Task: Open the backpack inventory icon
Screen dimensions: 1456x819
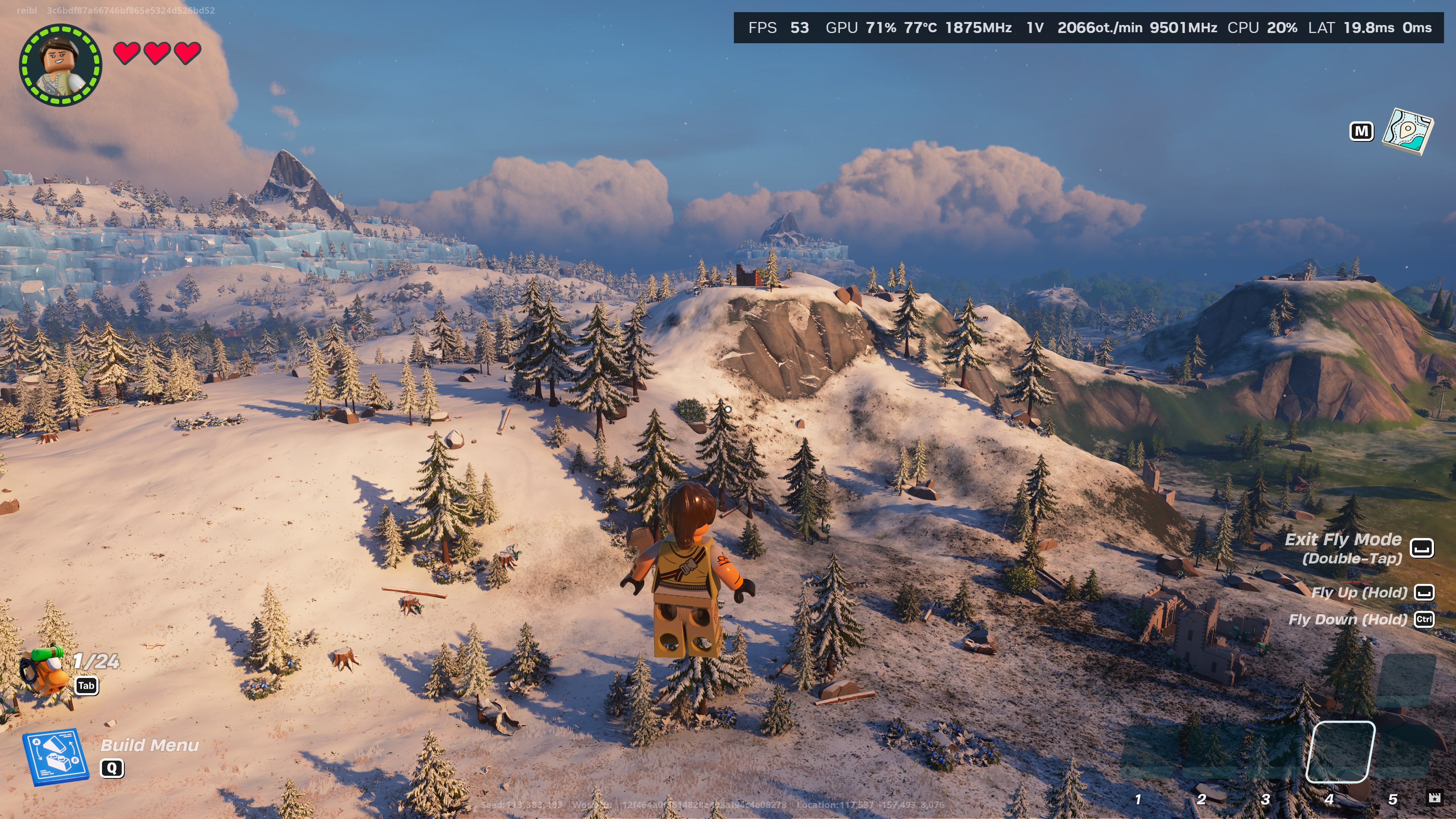Action: tap(44, 672)
